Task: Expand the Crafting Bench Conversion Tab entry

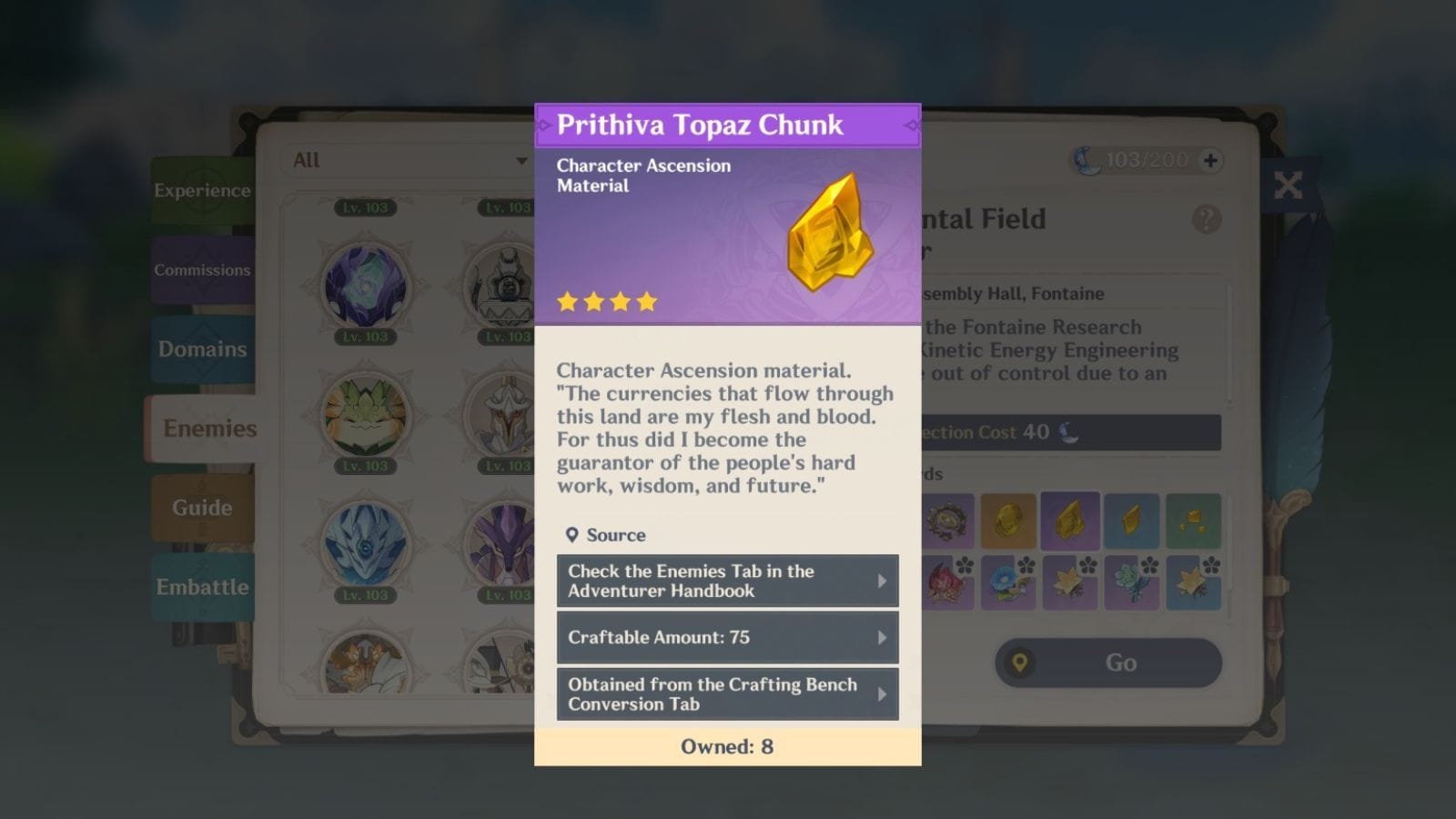Action: click(x=727, y=693)
